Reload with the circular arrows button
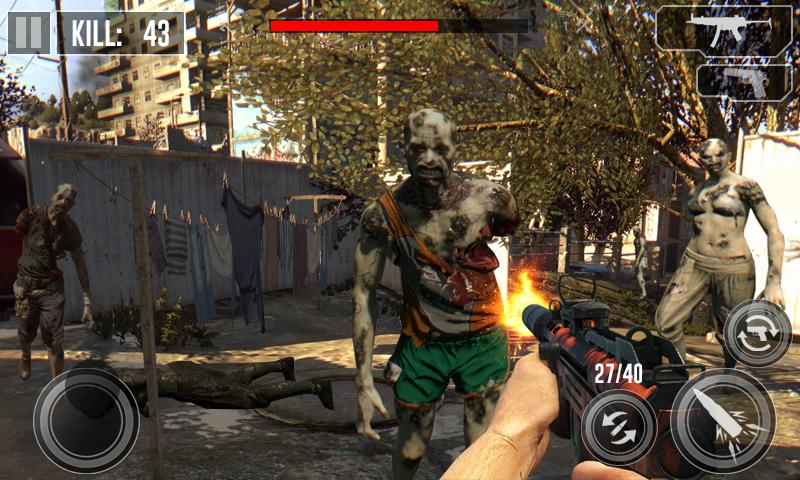This screenshot has width=800, height=480. tap(619, 427)
